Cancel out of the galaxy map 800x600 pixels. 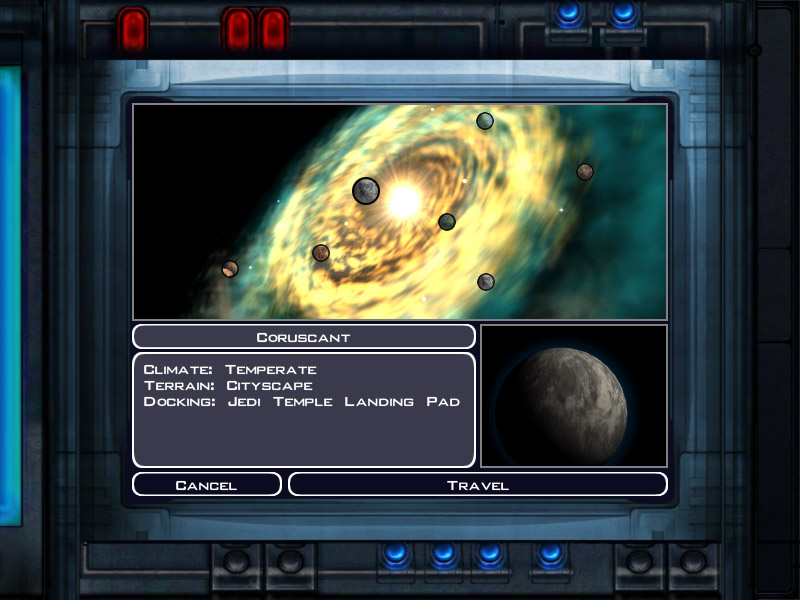(x=206, y=485)
